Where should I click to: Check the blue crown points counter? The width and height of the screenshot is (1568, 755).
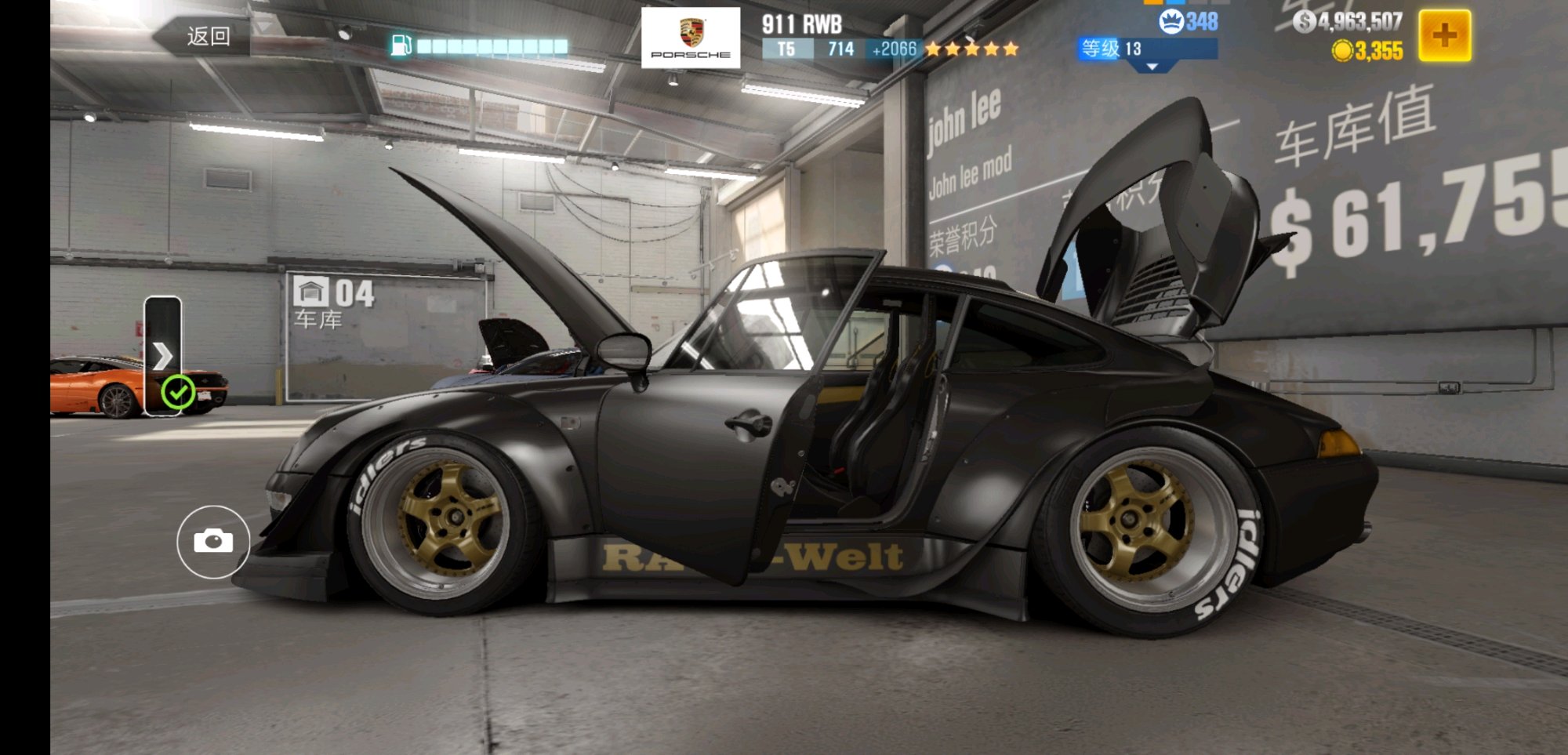click(1189, 21)
